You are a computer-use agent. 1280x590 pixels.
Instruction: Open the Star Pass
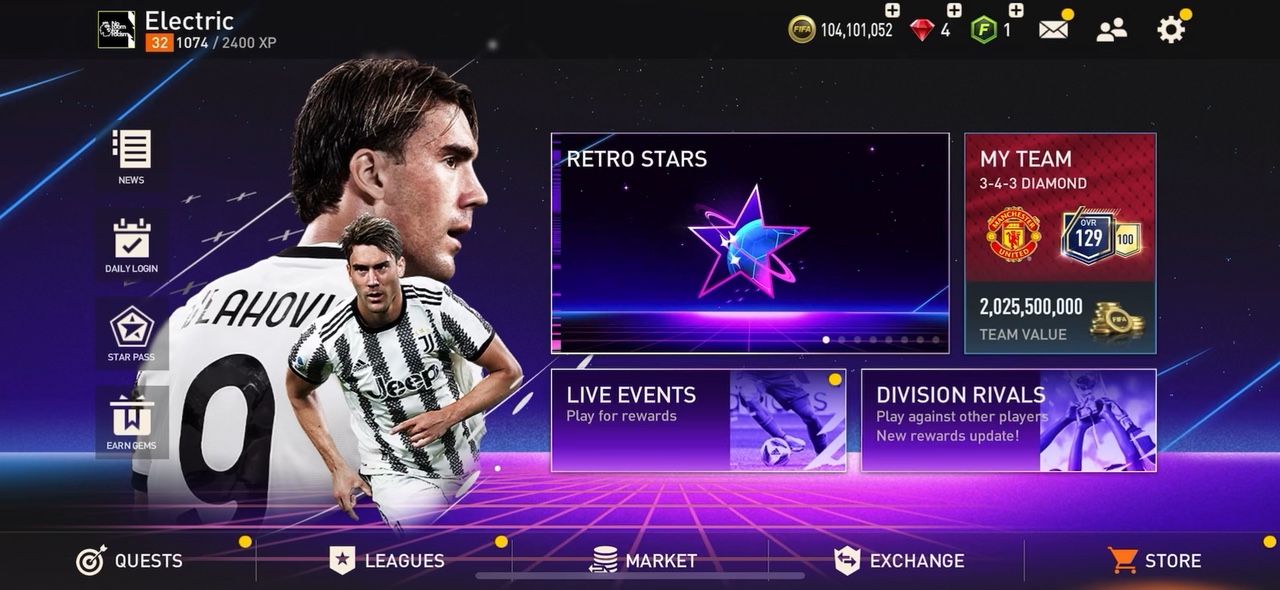[131, 334]
